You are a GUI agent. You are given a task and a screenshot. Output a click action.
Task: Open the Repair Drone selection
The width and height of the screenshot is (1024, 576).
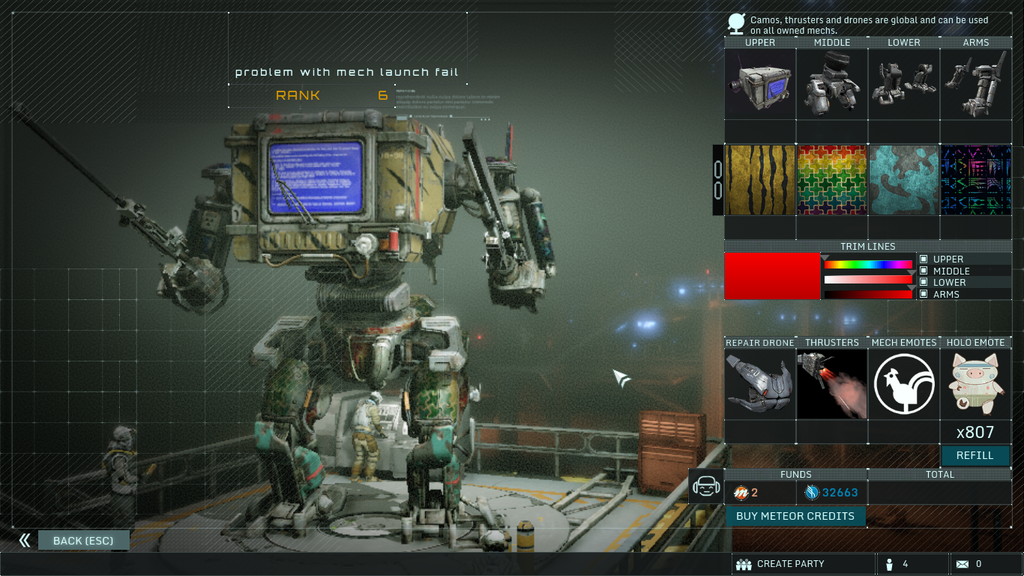760,384
